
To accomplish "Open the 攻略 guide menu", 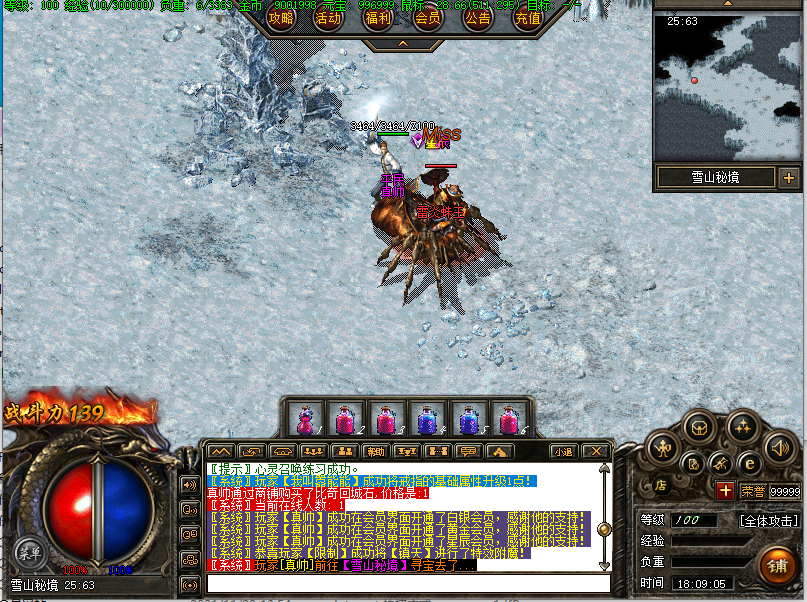I will click(281, 17).
